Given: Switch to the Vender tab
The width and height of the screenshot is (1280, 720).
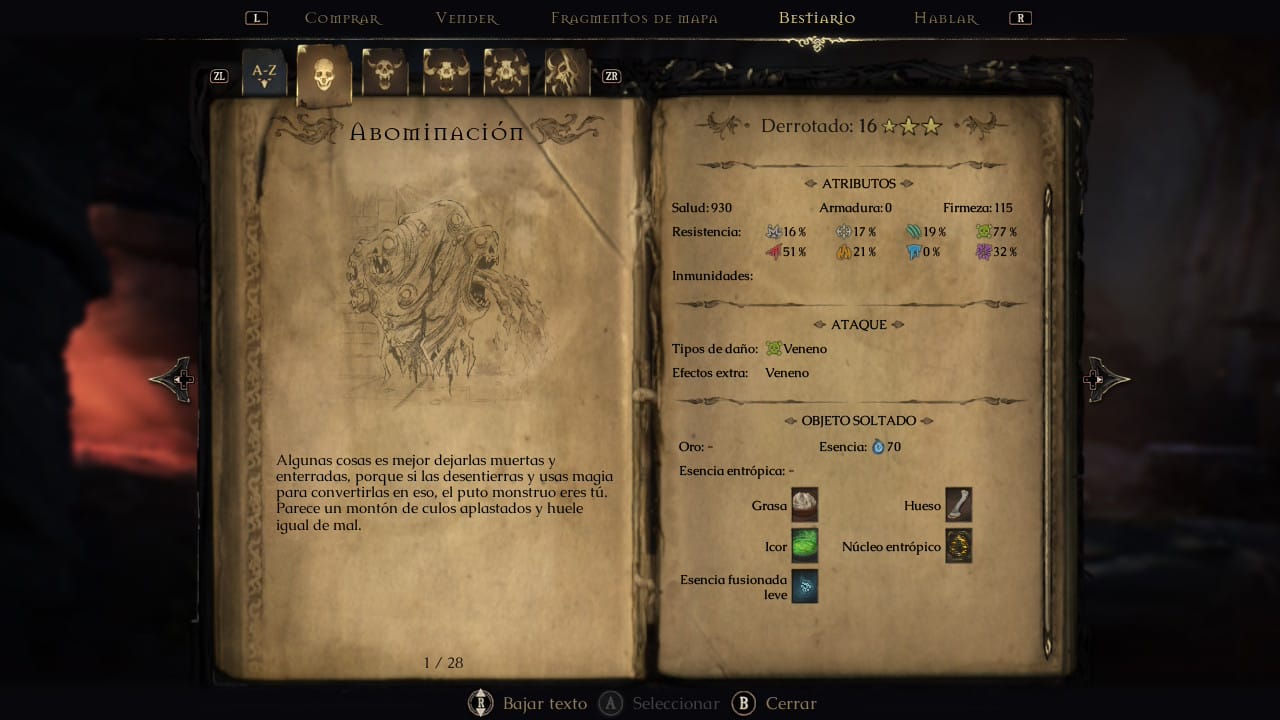Looking at the screenshot, I should click(466, 18).
